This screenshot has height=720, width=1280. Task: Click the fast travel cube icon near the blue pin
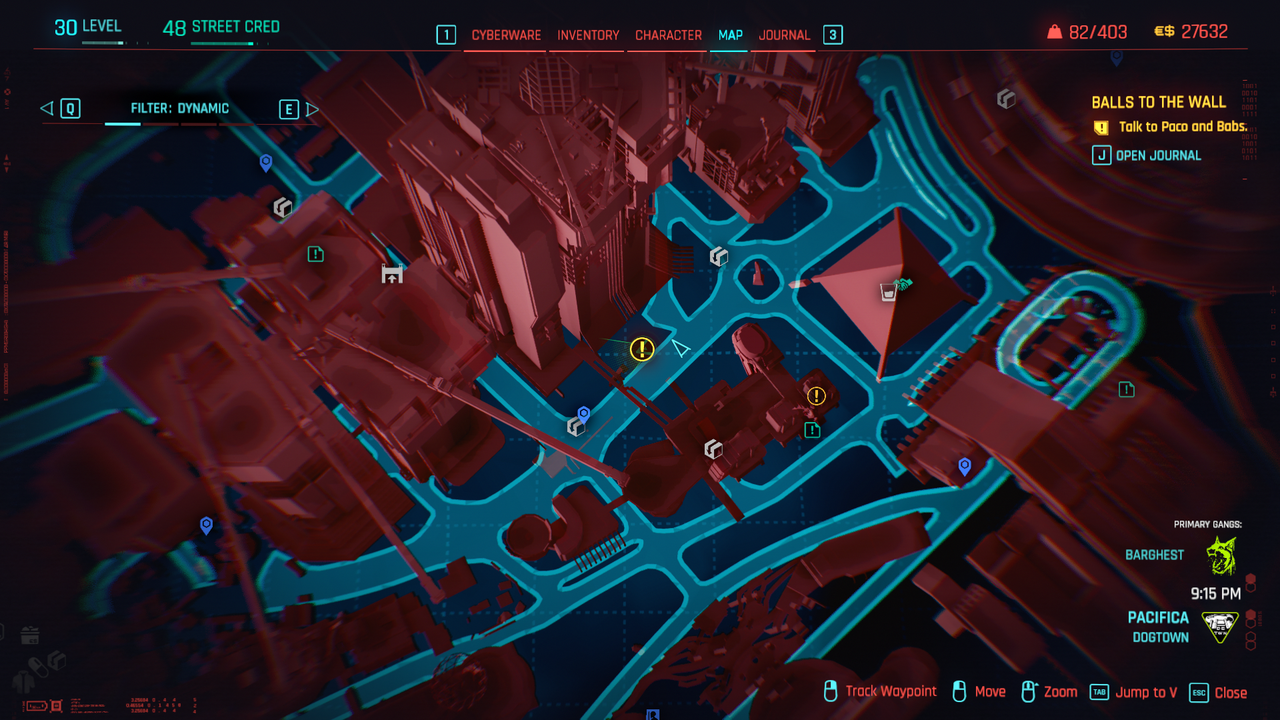(577, 425)
